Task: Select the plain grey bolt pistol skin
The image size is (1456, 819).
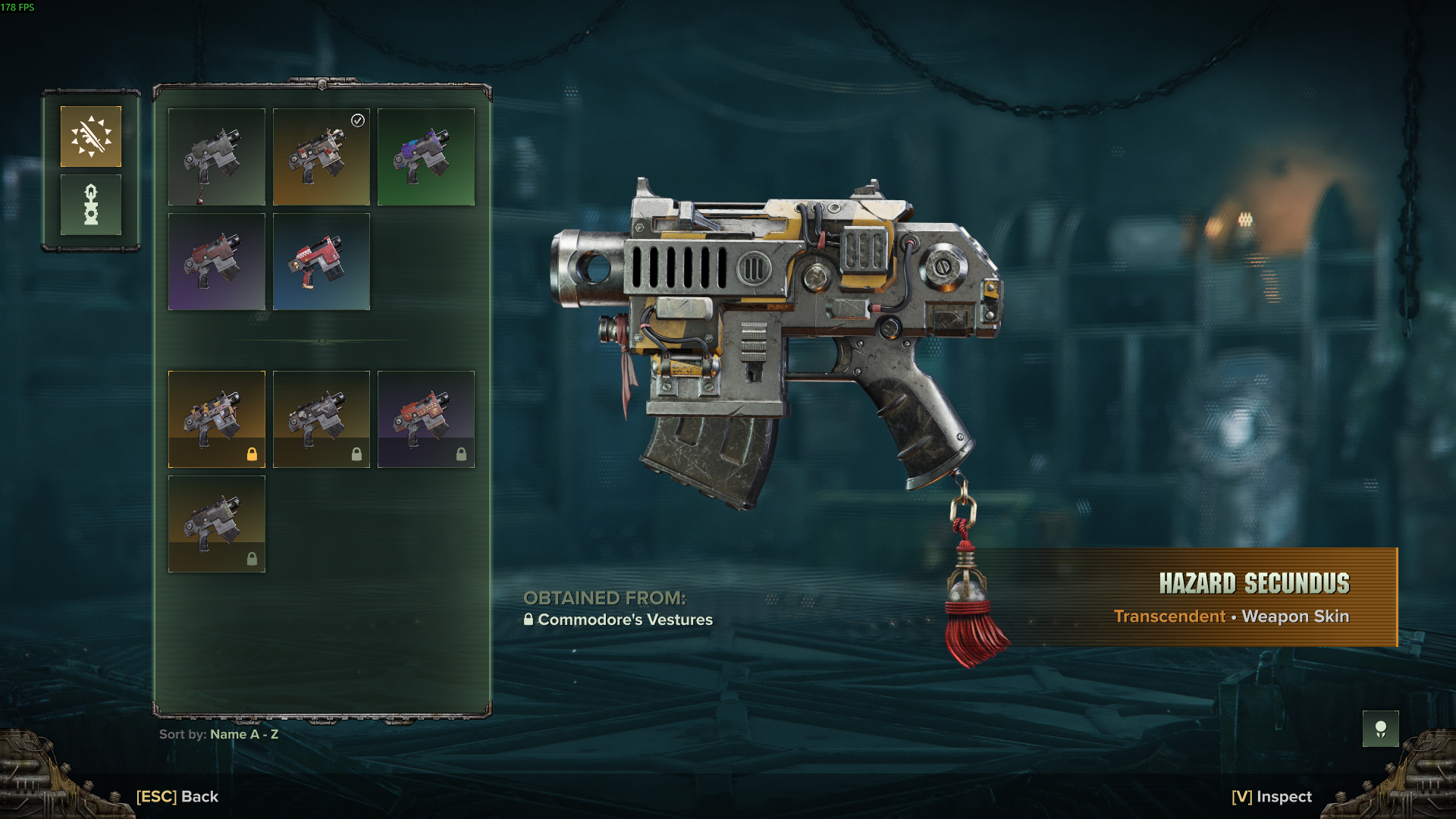Action: pos(217,157)
